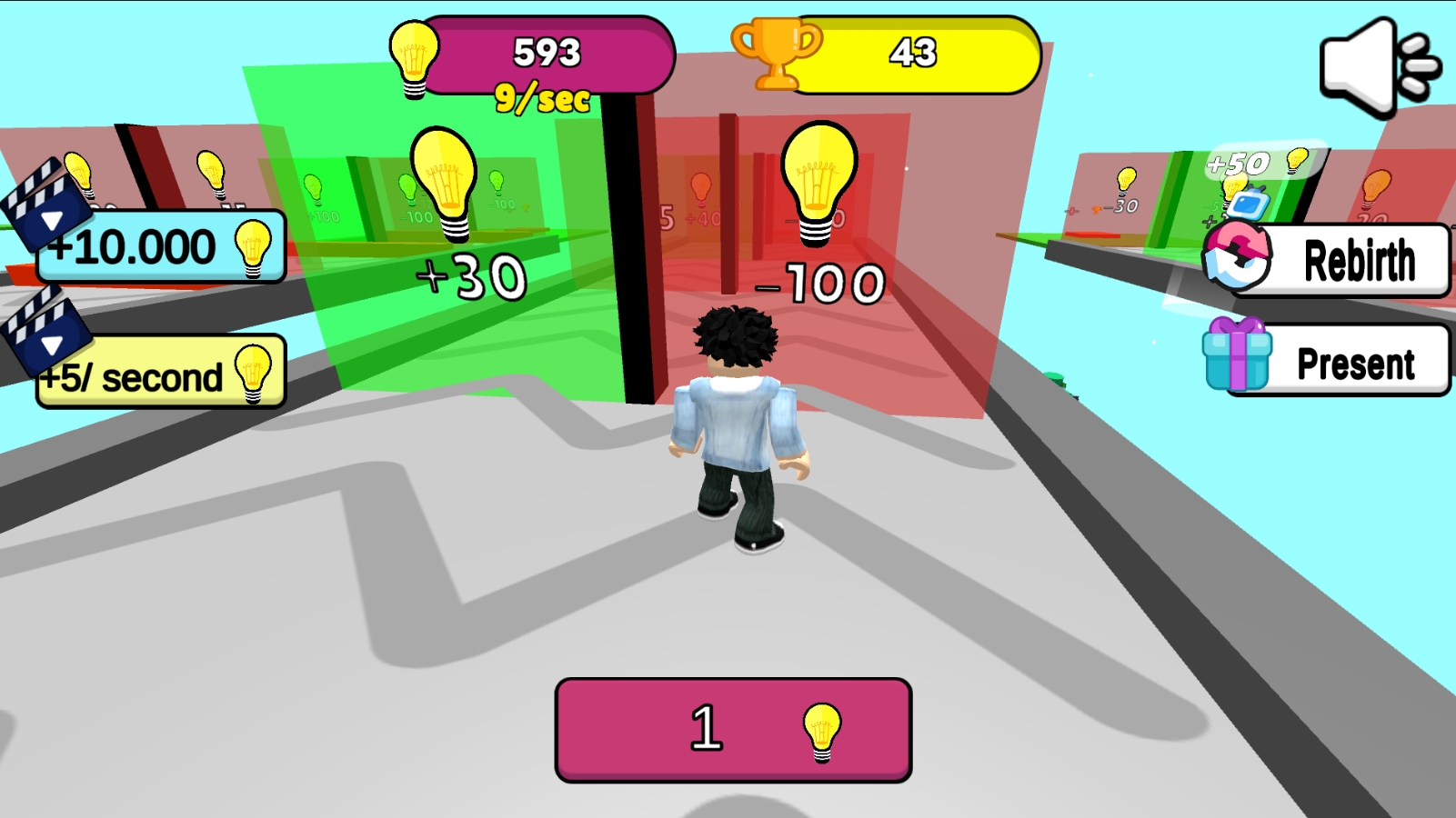Click the yellow 43 trophy counter bar
The height and width of the screenshot is (818, 1456).
point(912,55)
